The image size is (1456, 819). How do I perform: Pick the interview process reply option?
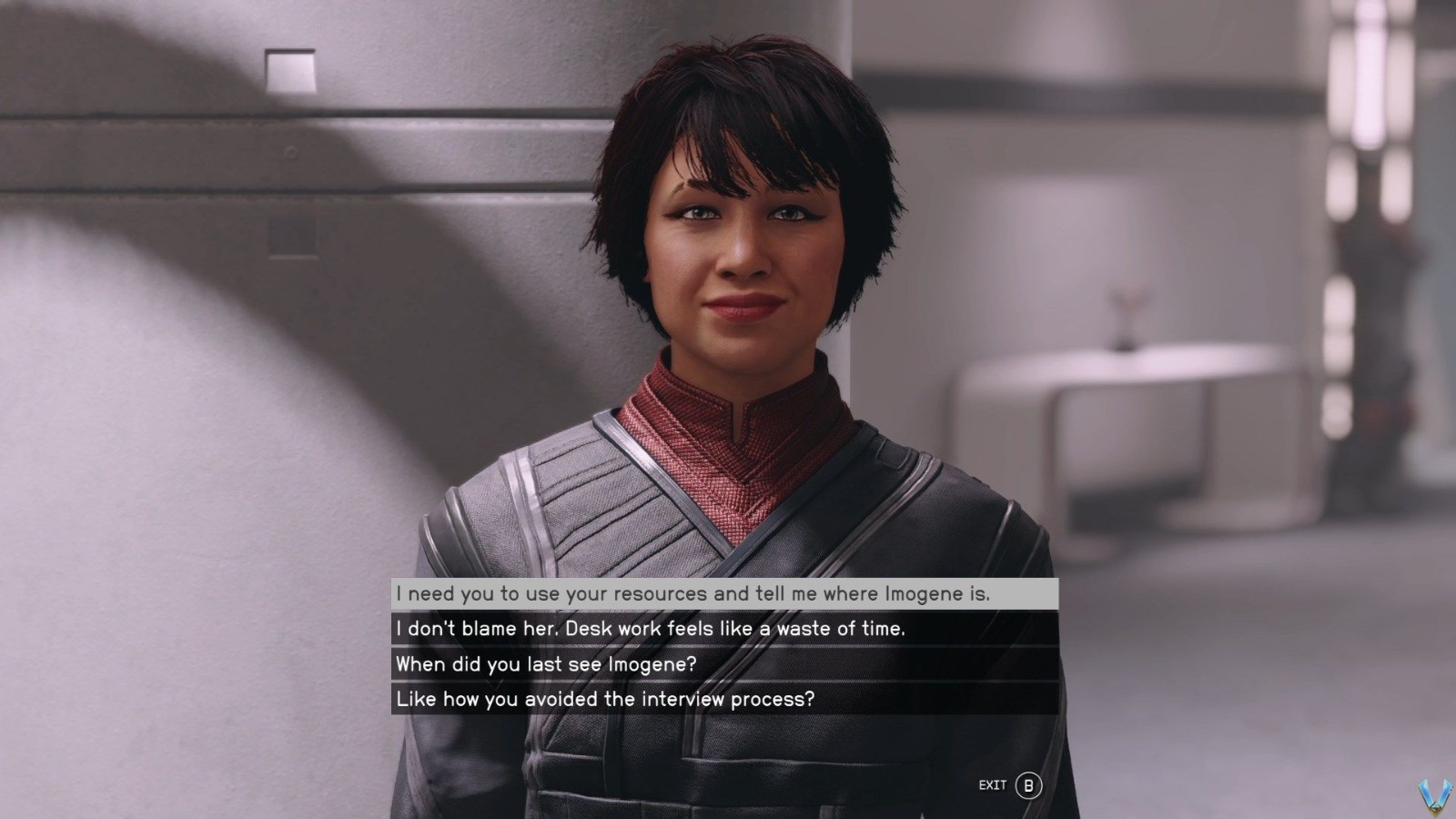click(605, 700)
